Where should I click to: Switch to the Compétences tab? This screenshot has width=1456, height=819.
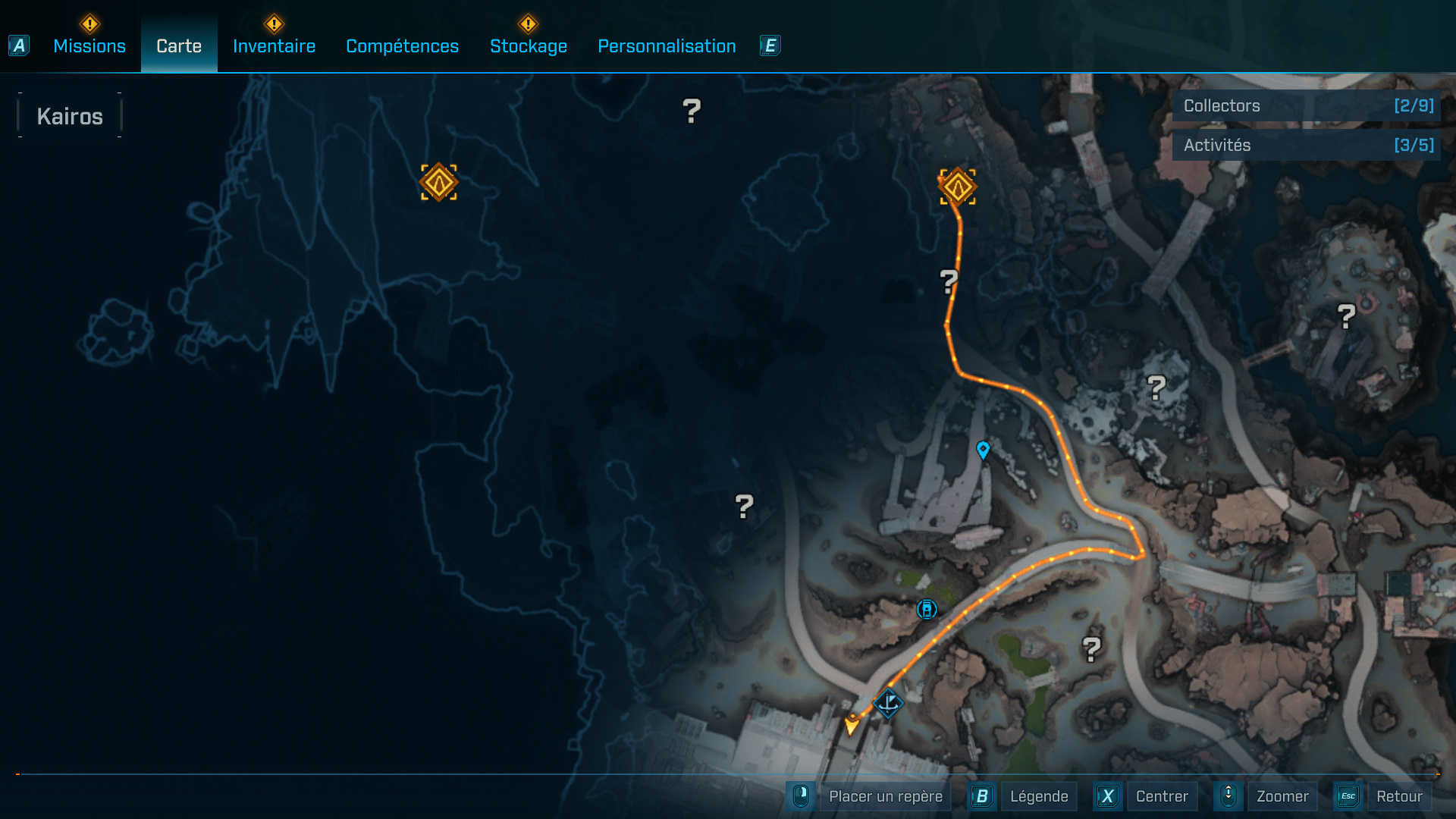(x=402, y=46)
